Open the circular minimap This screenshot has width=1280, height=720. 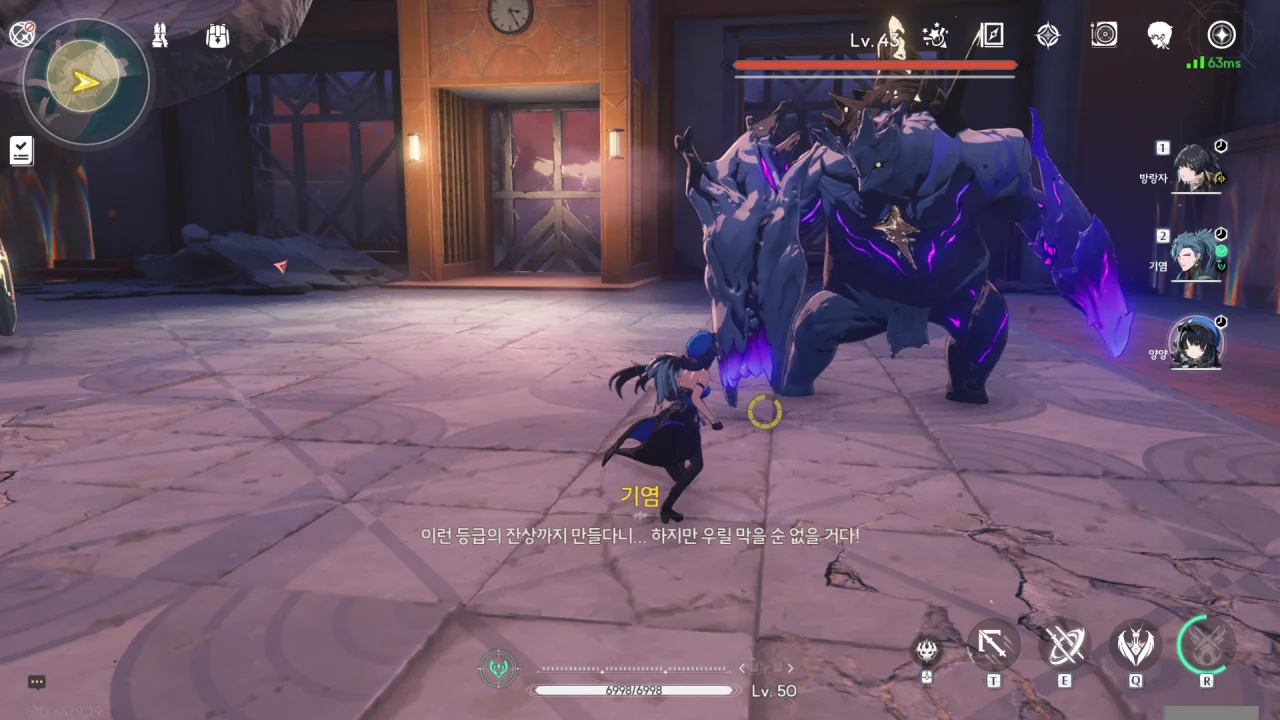click(86, 82)
